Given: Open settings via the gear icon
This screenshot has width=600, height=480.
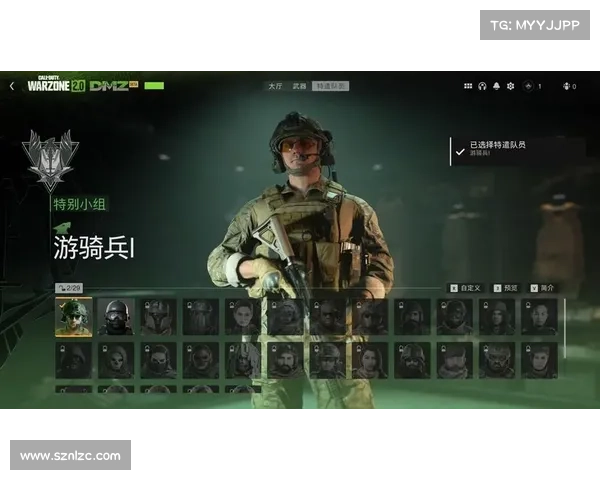Looking at the screenshot, I should (x=510, y=86).
